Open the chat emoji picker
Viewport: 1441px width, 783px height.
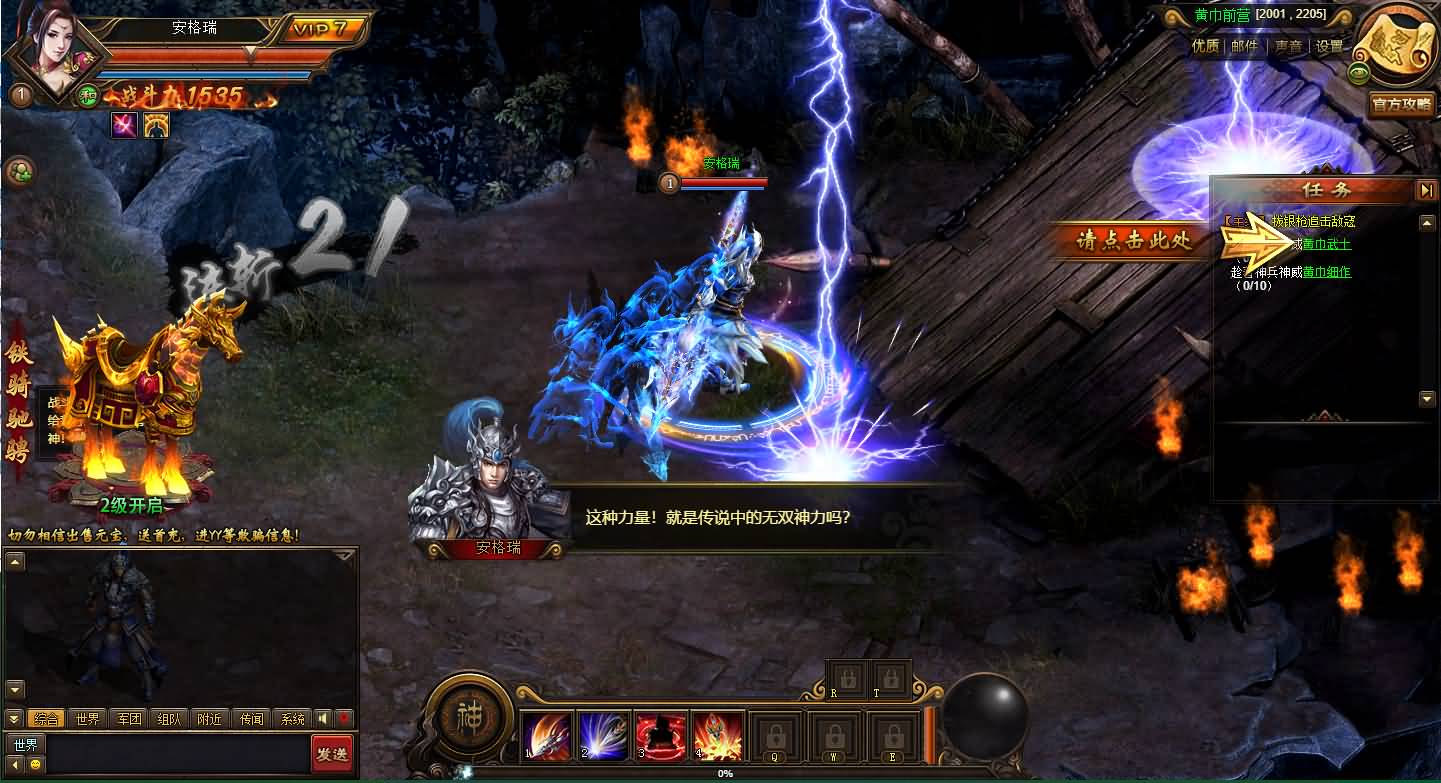pyautogui.click(x=34, y=764)
